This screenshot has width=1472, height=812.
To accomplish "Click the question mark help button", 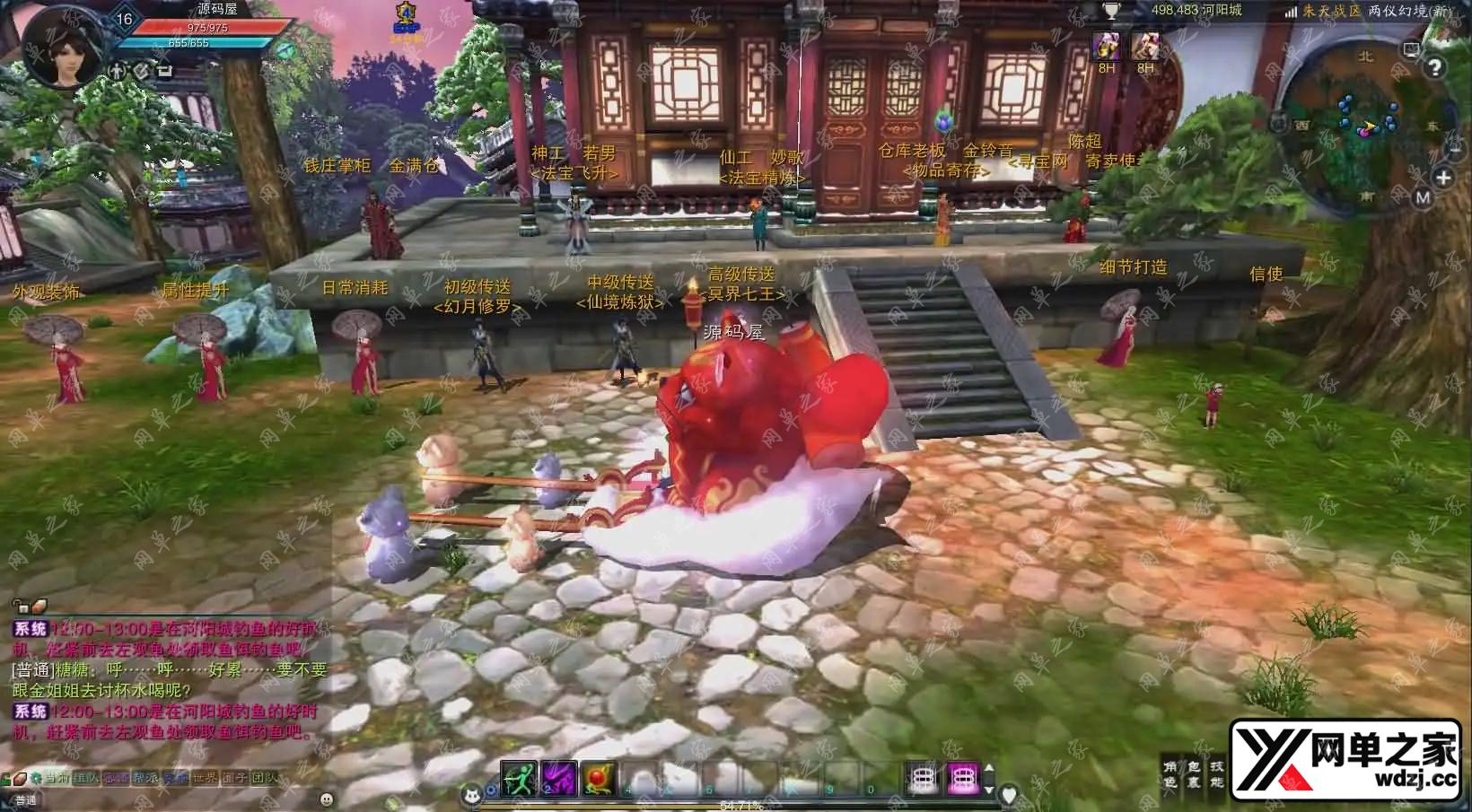I will pos(1435,68).
